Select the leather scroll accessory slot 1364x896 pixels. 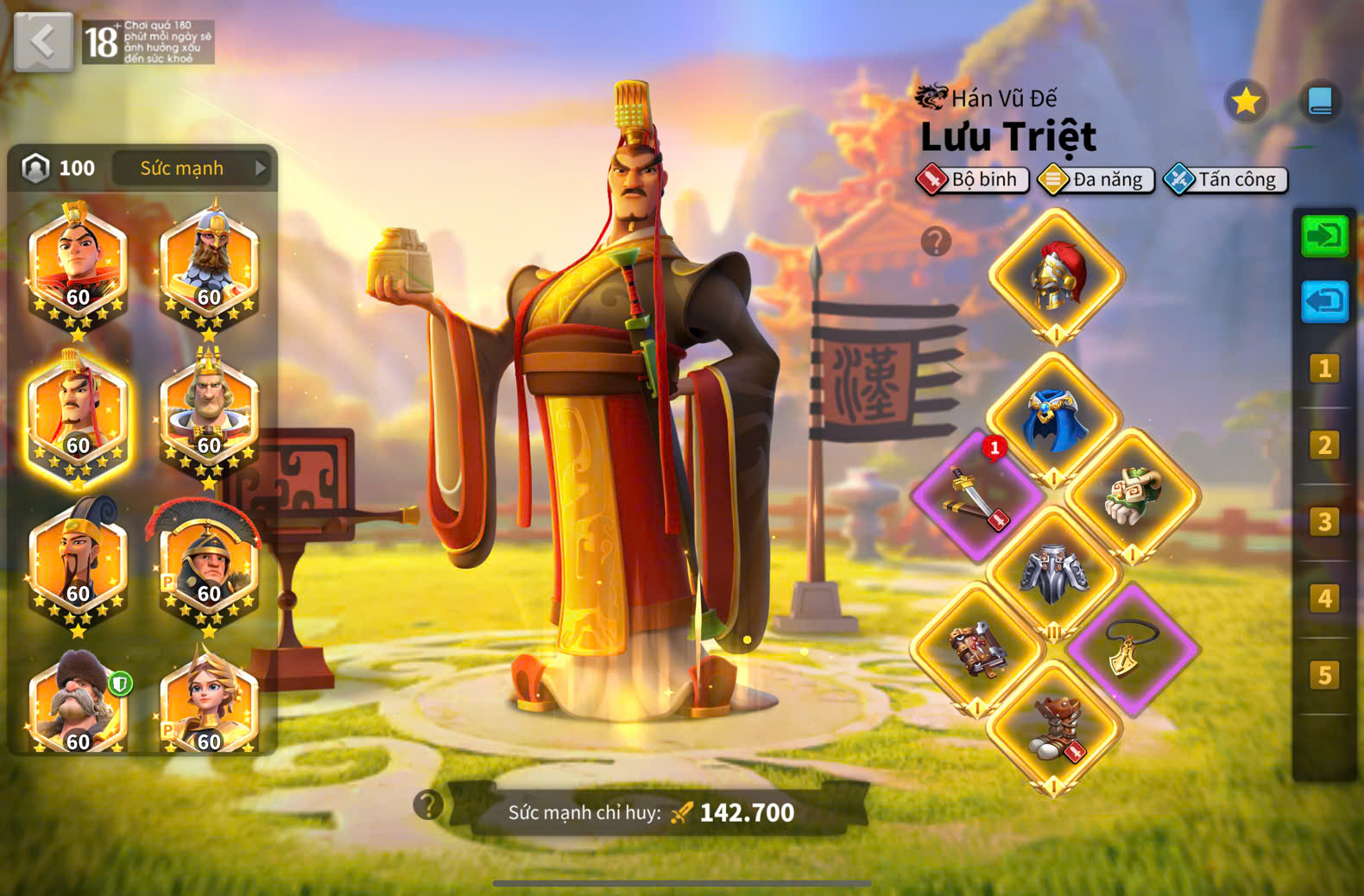coord(977,649)
